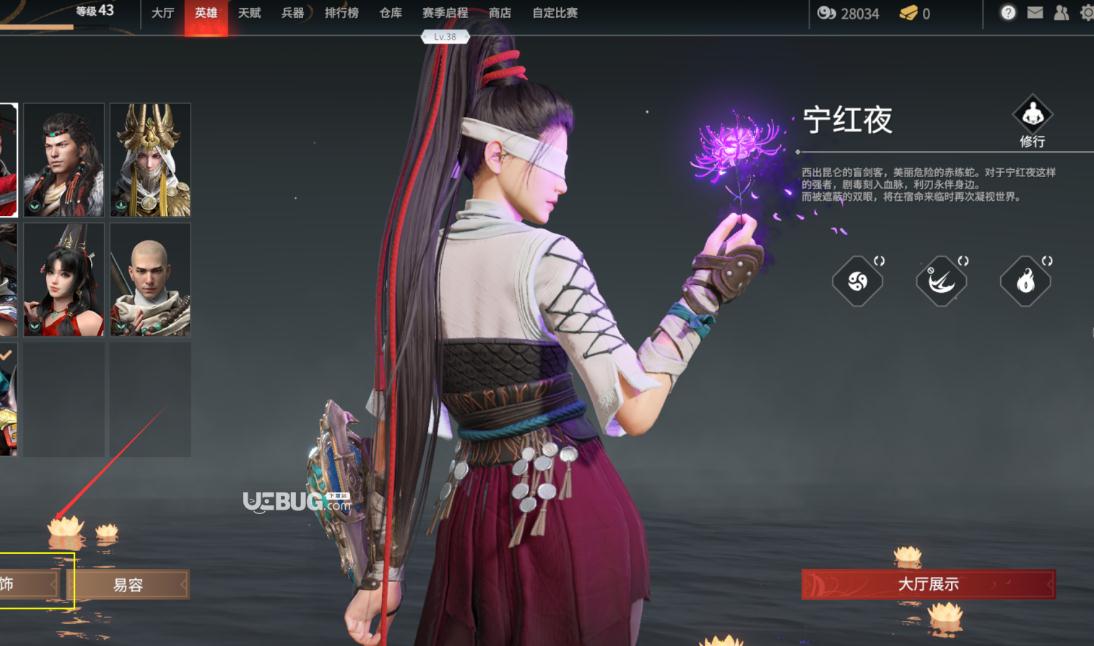This screenshot has width=1094, height=646.
Task: Click the 易容 appearance button
Action: (x=128, y=585)
